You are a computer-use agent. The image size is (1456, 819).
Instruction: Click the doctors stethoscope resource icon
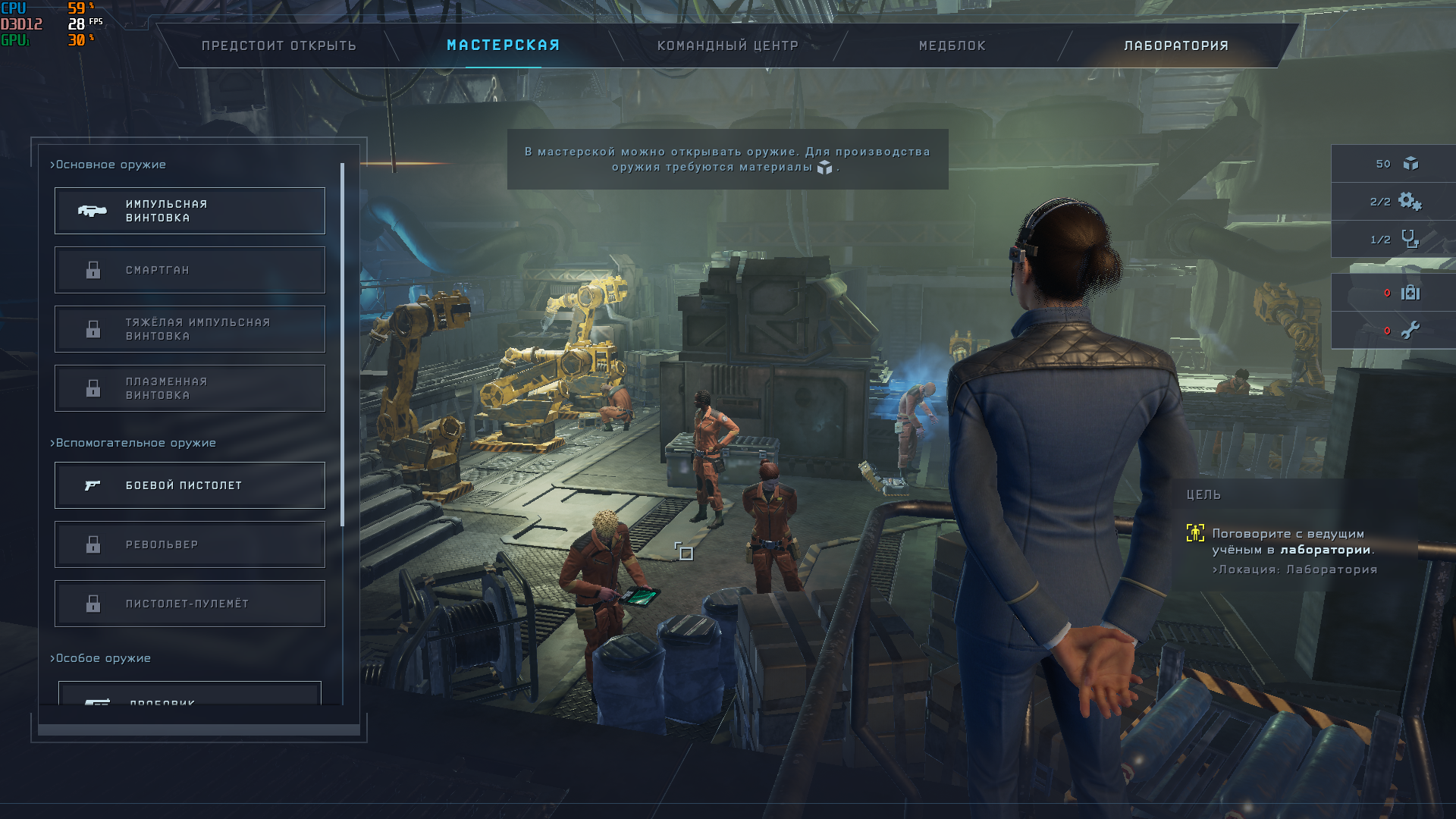[1410, 240]
